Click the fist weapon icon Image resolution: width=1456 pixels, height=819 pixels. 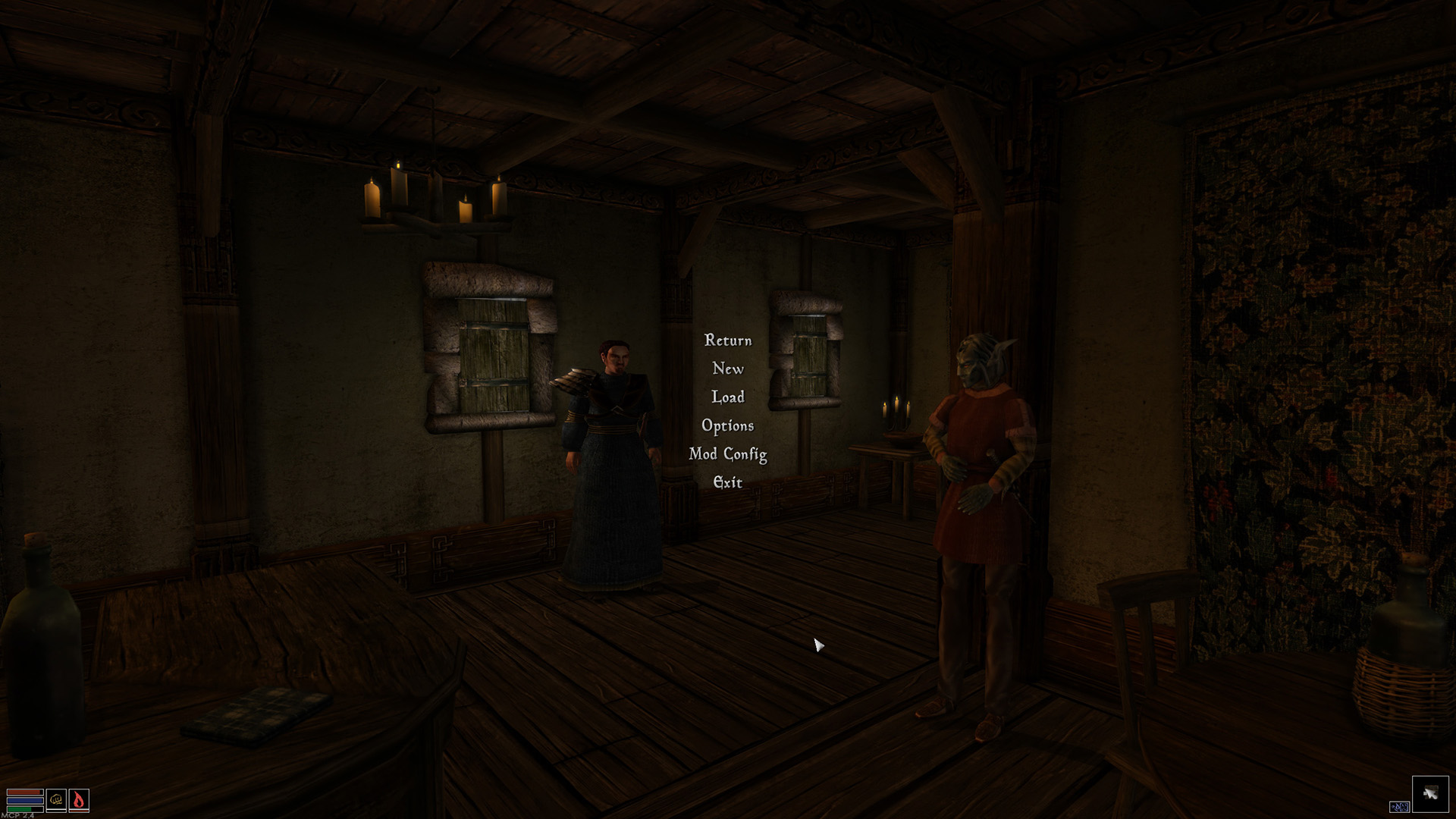pos(56,799)
